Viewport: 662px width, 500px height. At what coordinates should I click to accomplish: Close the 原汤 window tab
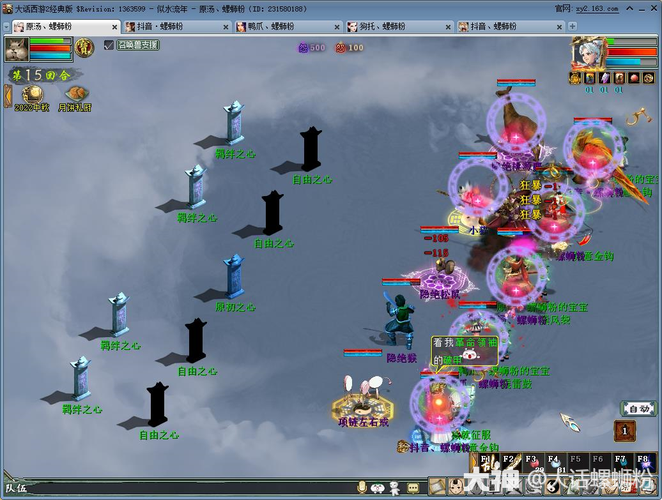(x=112, y=26)
